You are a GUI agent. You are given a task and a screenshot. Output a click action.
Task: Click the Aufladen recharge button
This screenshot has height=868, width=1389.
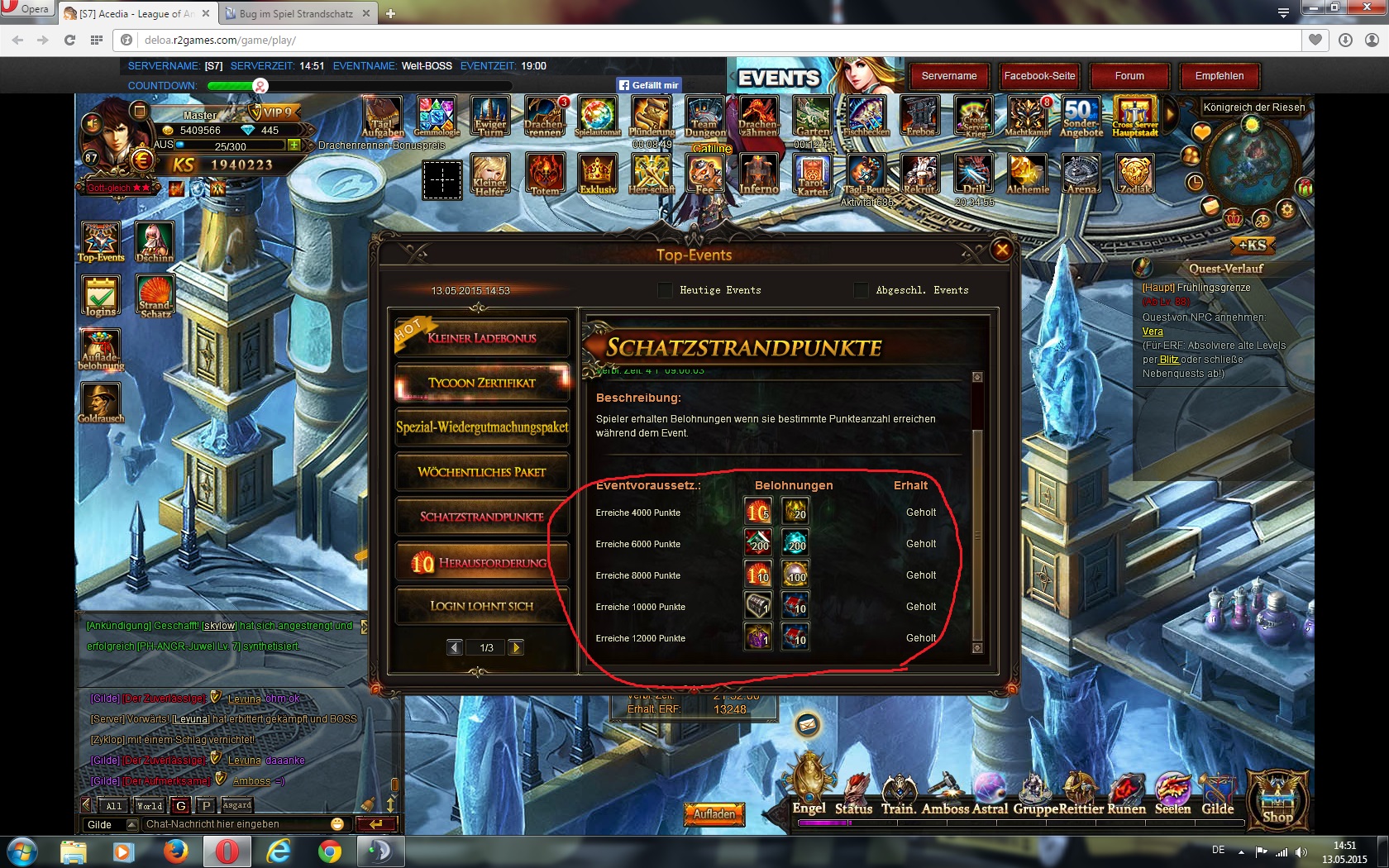click(x=714, y=814)
